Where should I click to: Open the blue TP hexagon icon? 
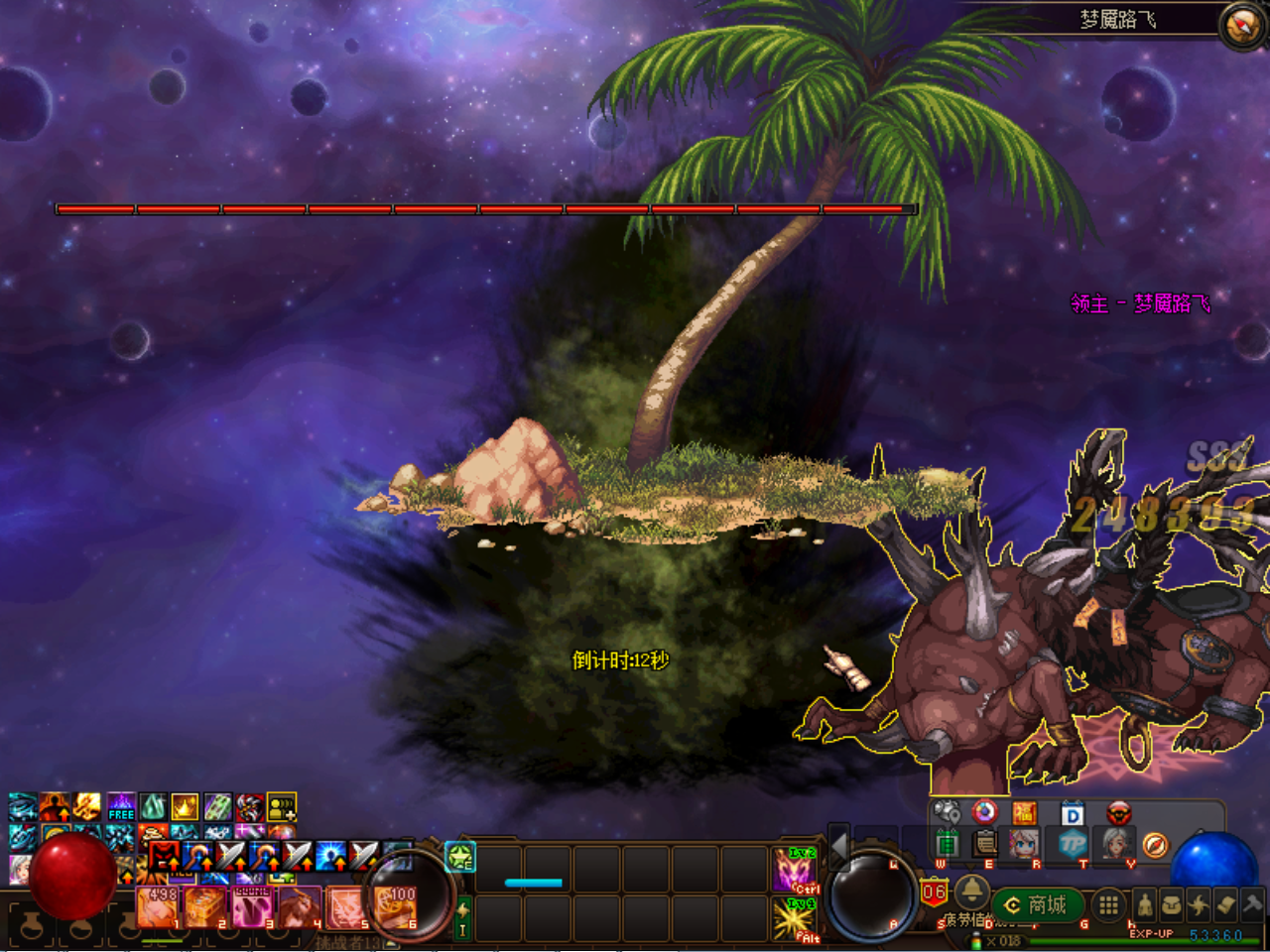point(1073,844)
